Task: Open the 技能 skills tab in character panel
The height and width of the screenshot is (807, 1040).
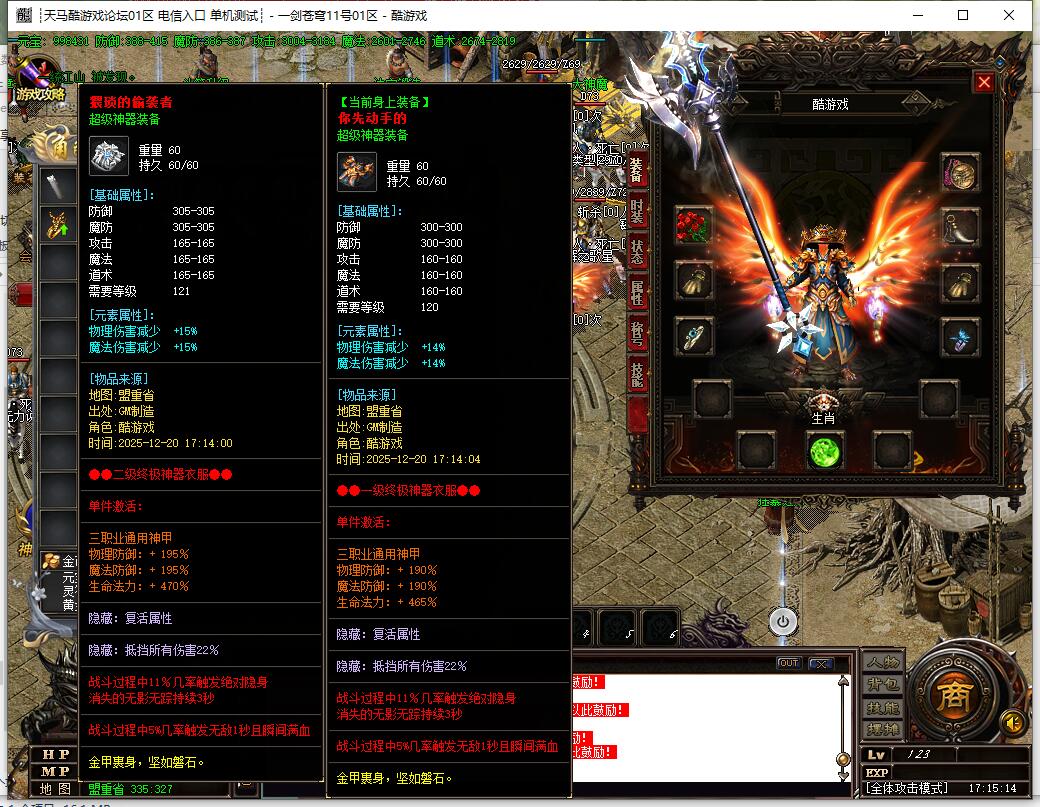Action: [x=637, y=375]
